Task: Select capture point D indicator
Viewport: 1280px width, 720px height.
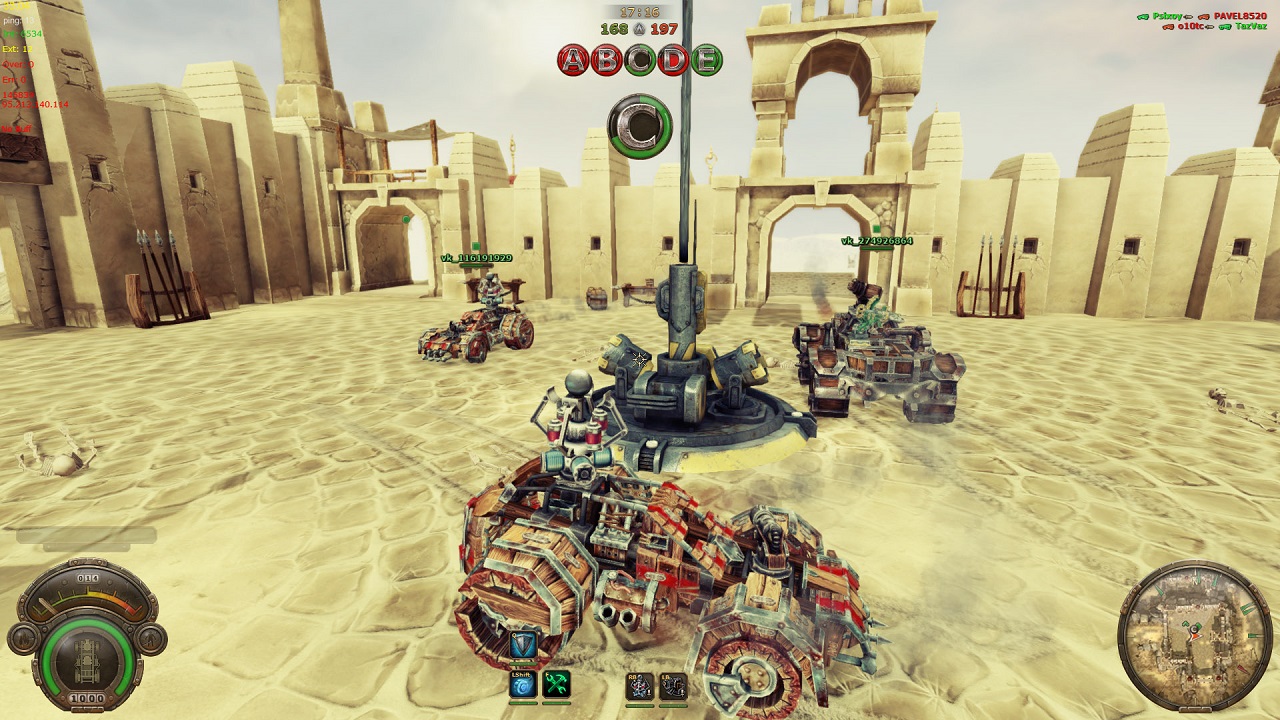Action: point(673,60)
